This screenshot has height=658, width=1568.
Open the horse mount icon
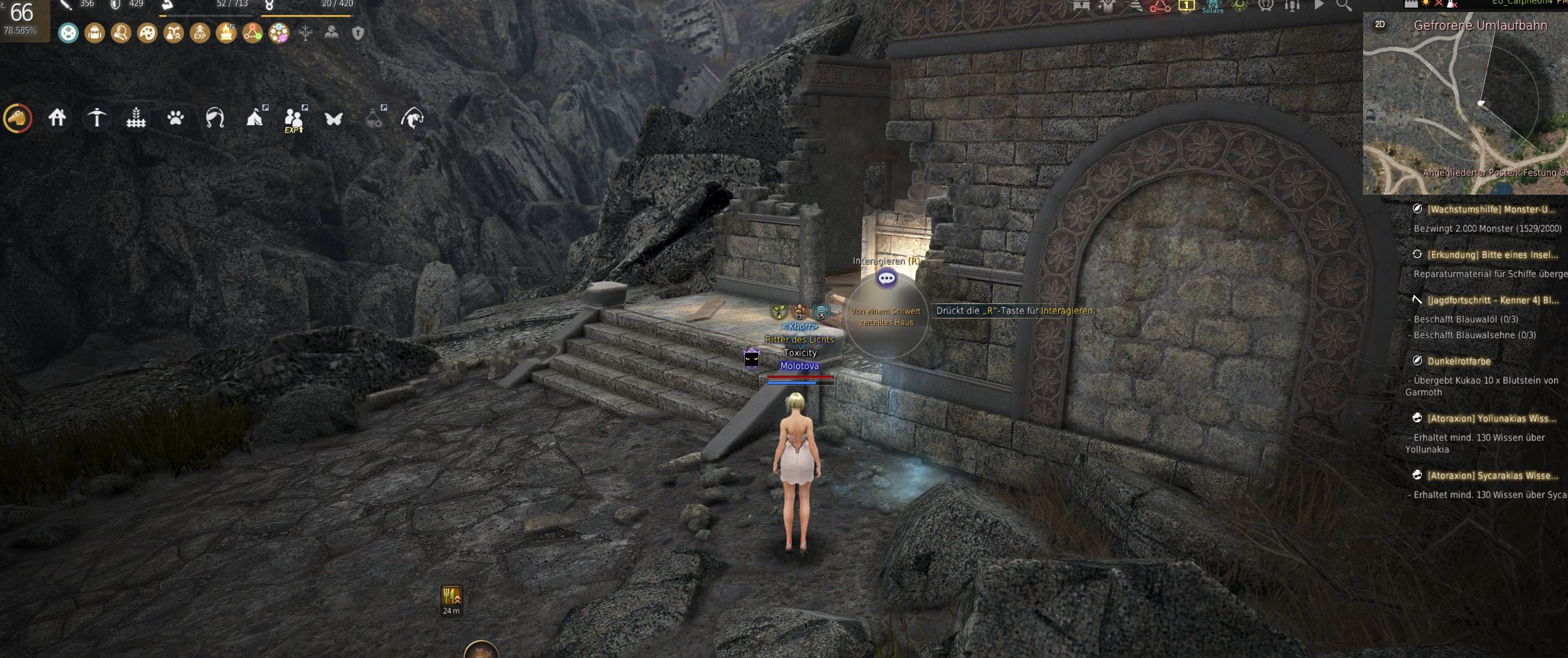(18, 118)
